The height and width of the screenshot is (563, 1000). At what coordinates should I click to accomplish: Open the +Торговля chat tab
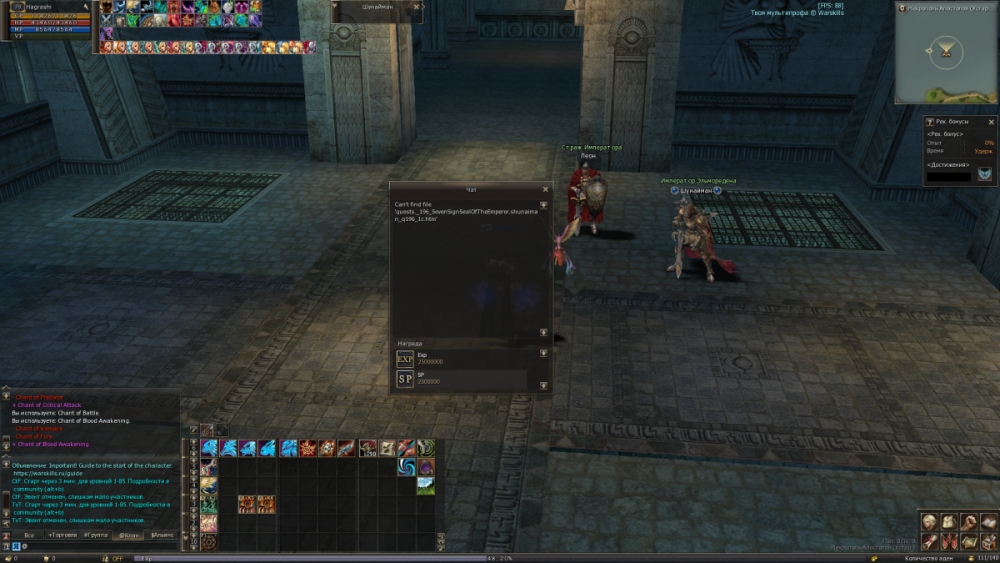(x=62, y=535)
